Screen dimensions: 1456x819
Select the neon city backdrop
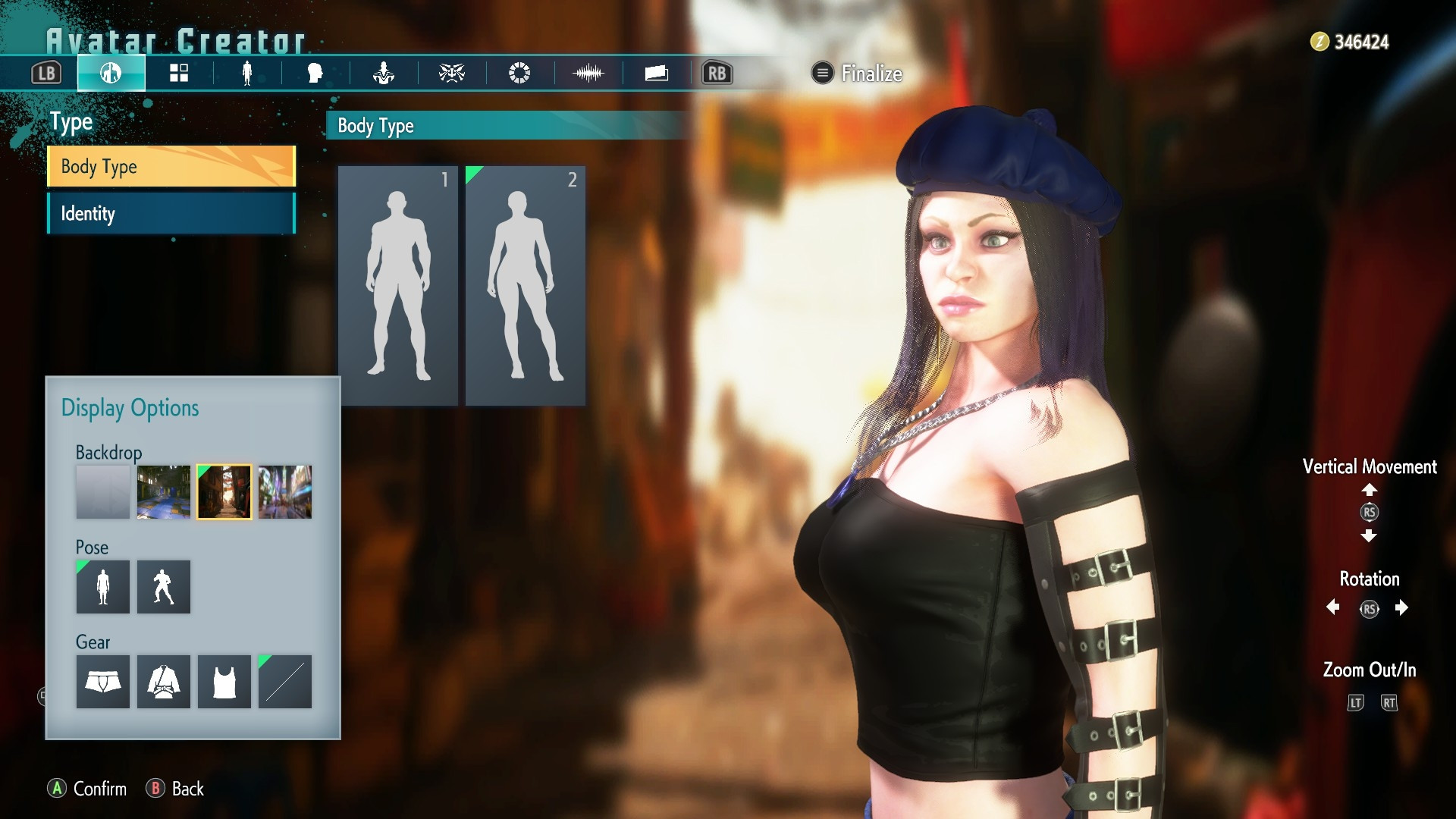coord(284,492)
